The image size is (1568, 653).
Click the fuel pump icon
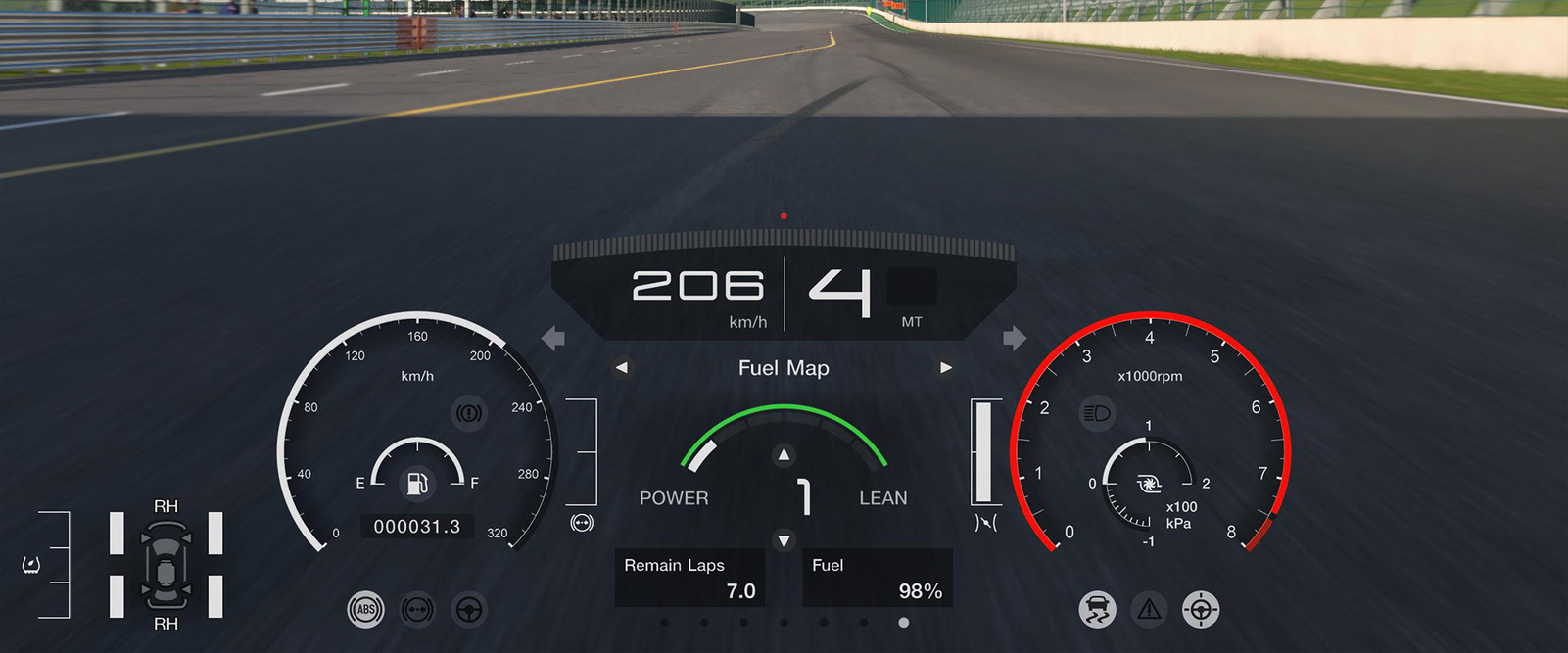[417, 483]
